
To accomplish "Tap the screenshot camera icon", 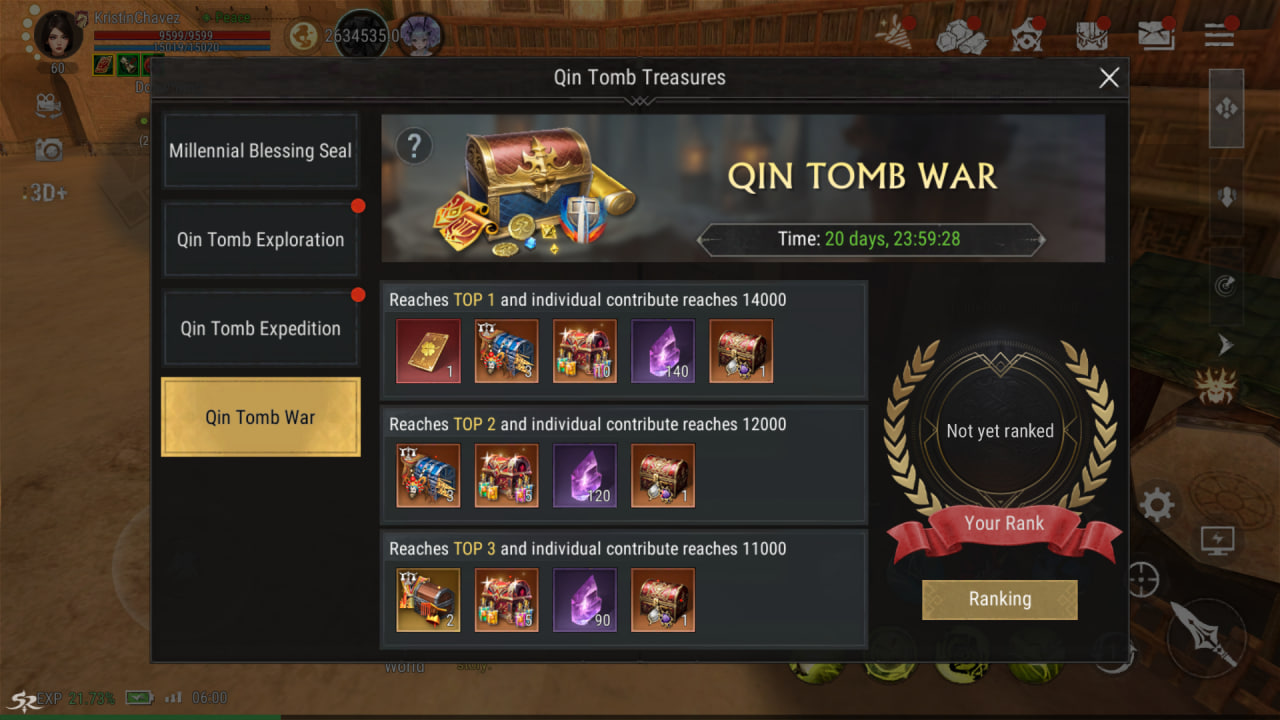I will 48,150.
